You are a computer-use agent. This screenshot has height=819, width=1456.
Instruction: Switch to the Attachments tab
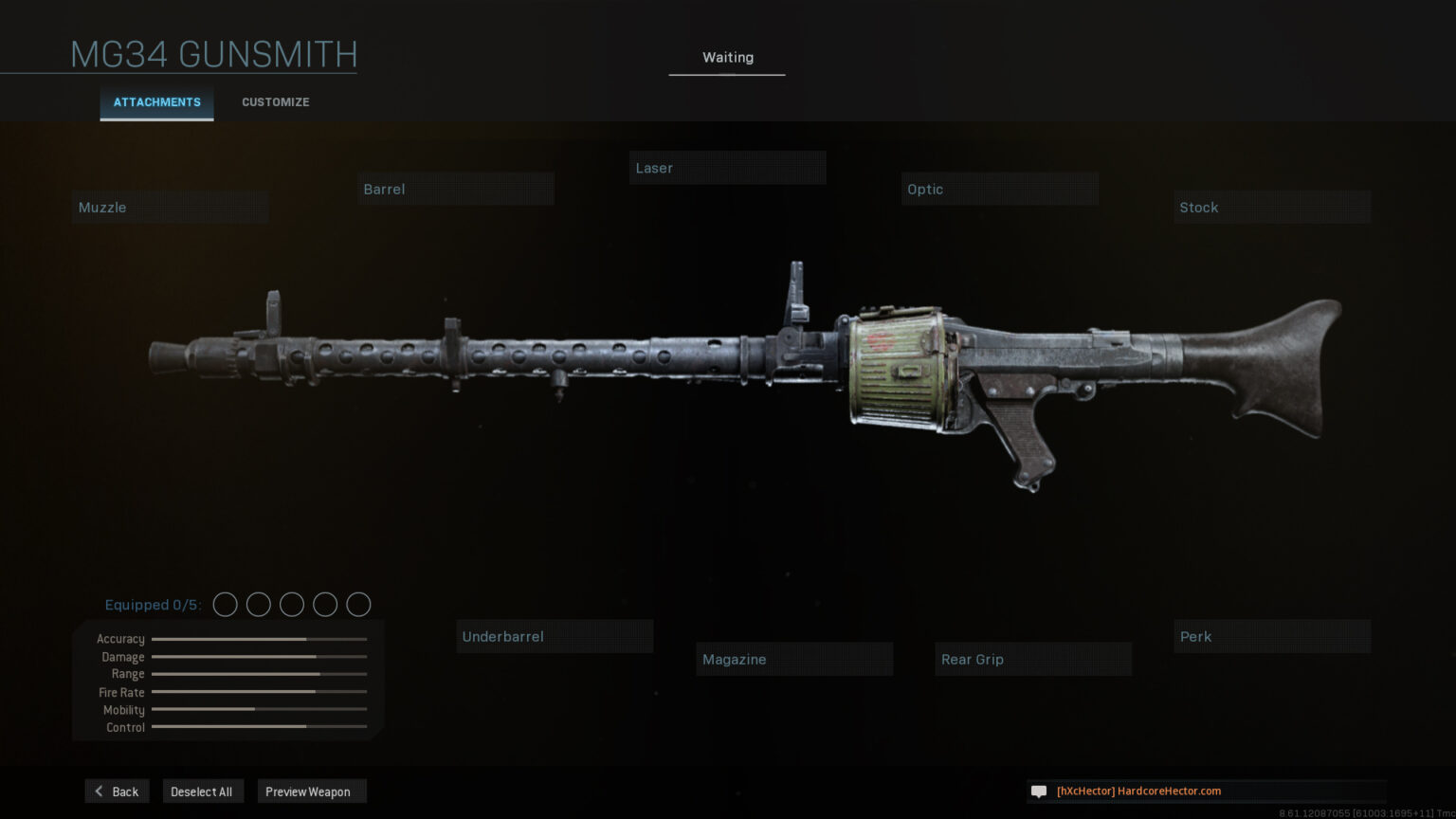coord(156,101)
